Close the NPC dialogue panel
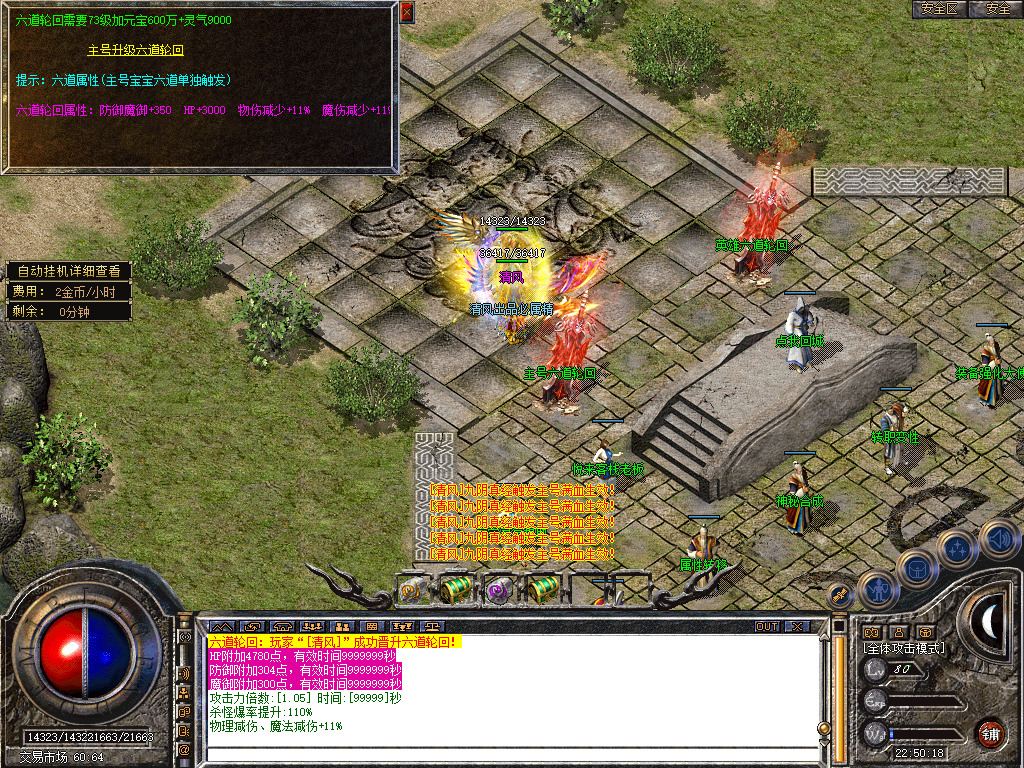Viewport: 1024px width, 768px height. 406,12
